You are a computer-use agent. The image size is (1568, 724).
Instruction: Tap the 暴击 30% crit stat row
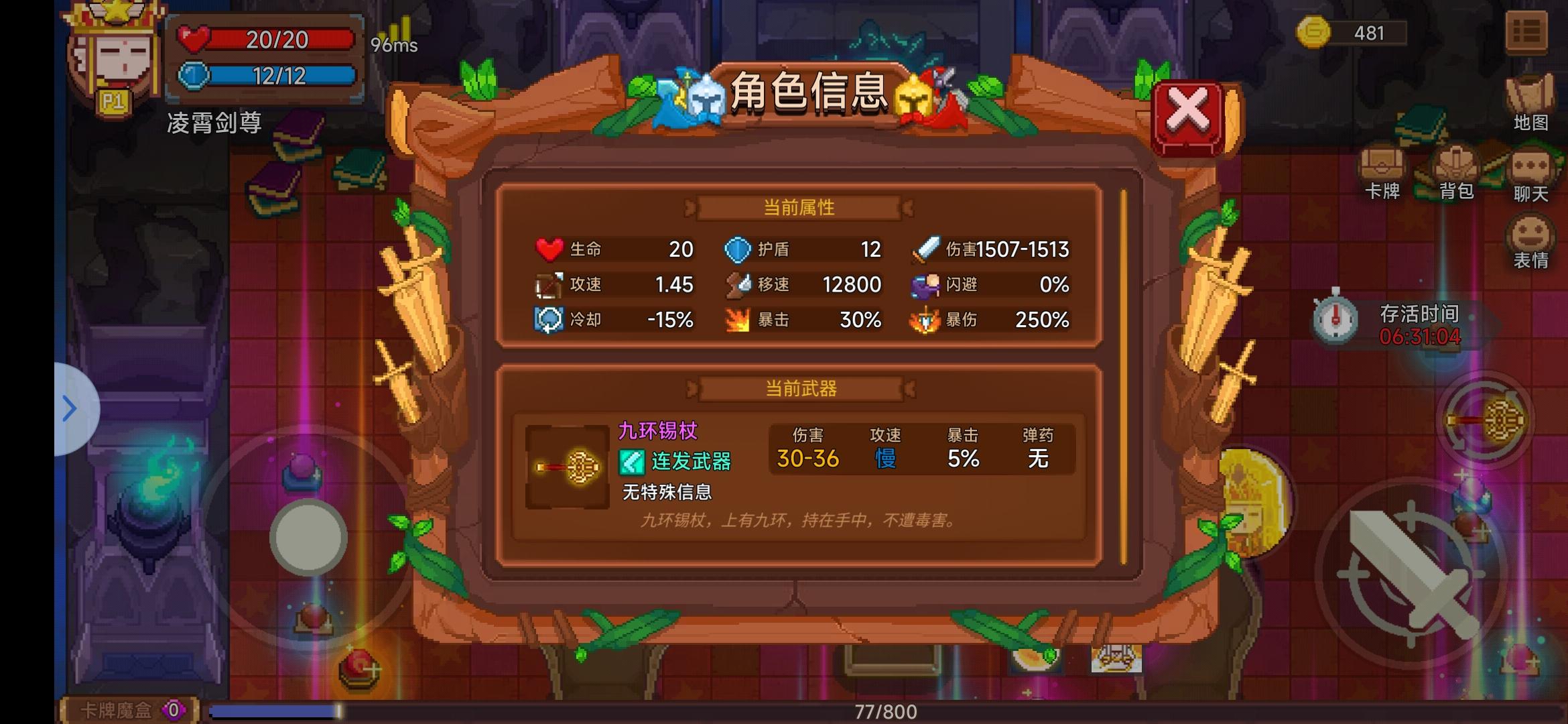coord(804,320)
